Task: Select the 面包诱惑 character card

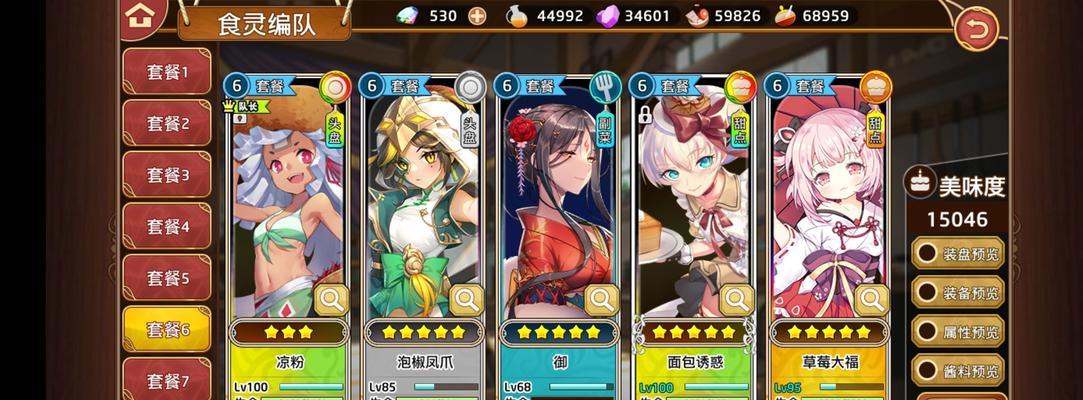Action: point(690,200)
